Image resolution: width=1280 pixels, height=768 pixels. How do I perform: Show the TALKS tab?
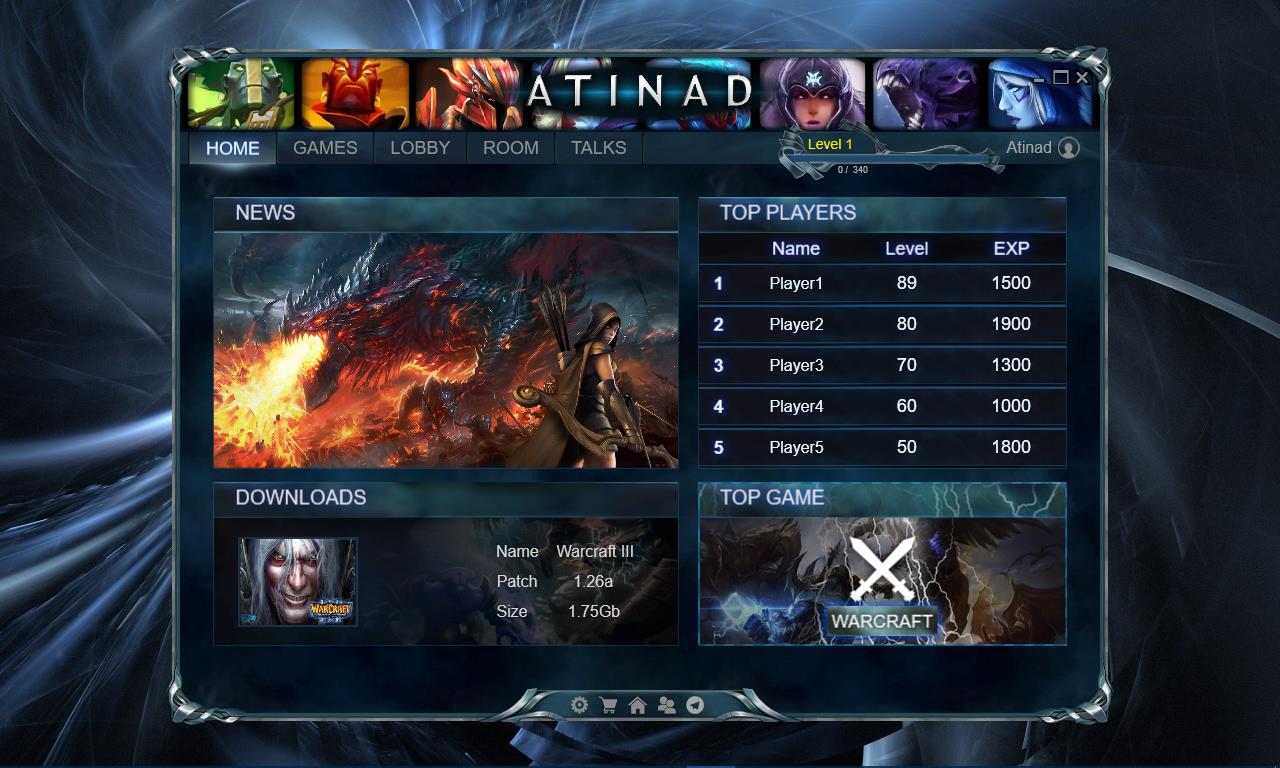[598, 148]
